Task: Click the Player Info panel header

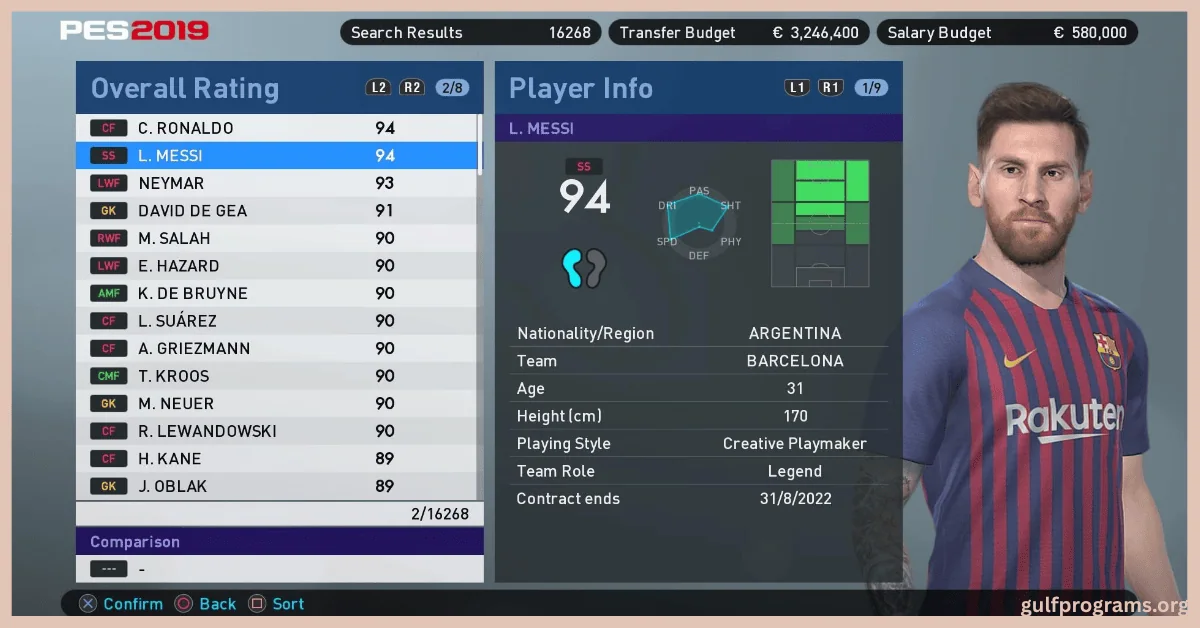Action: pyautogui.click(x=581, y=88)
